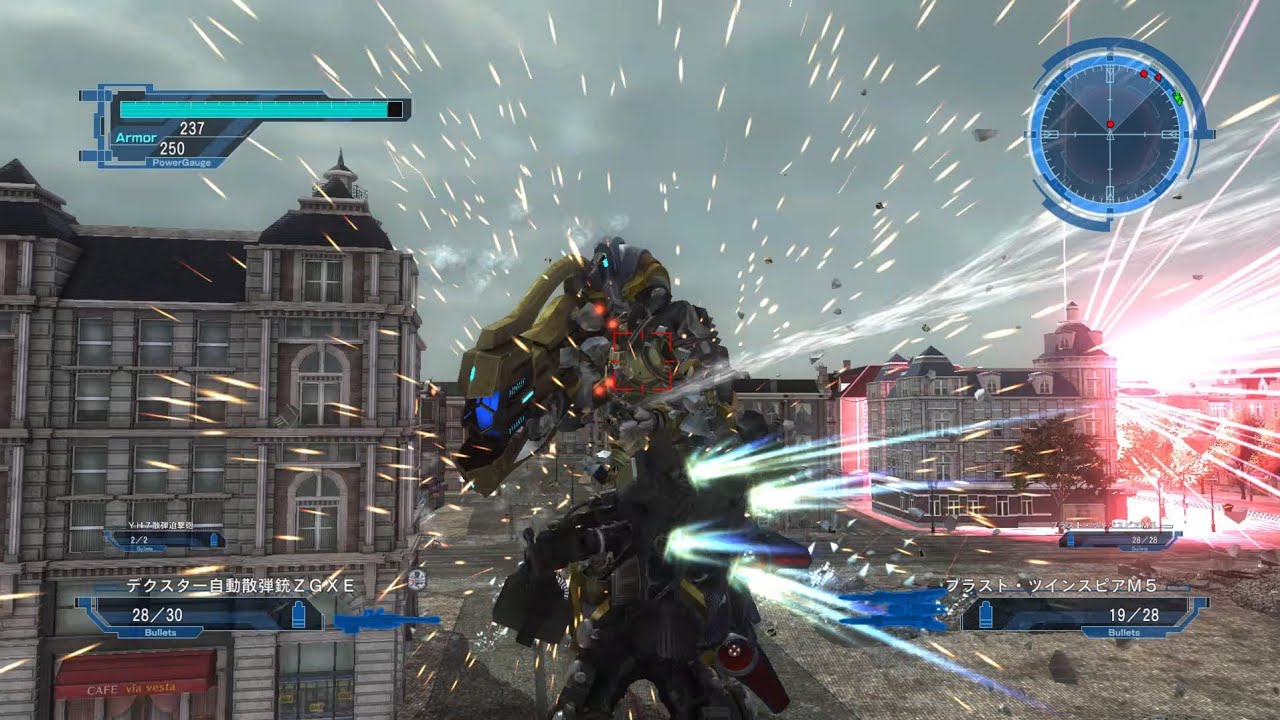Viewport: 1280px width, 720px height.
Task: Select the blue Dexter shotgun weapon icon
Action: click(x=386, y=622)
